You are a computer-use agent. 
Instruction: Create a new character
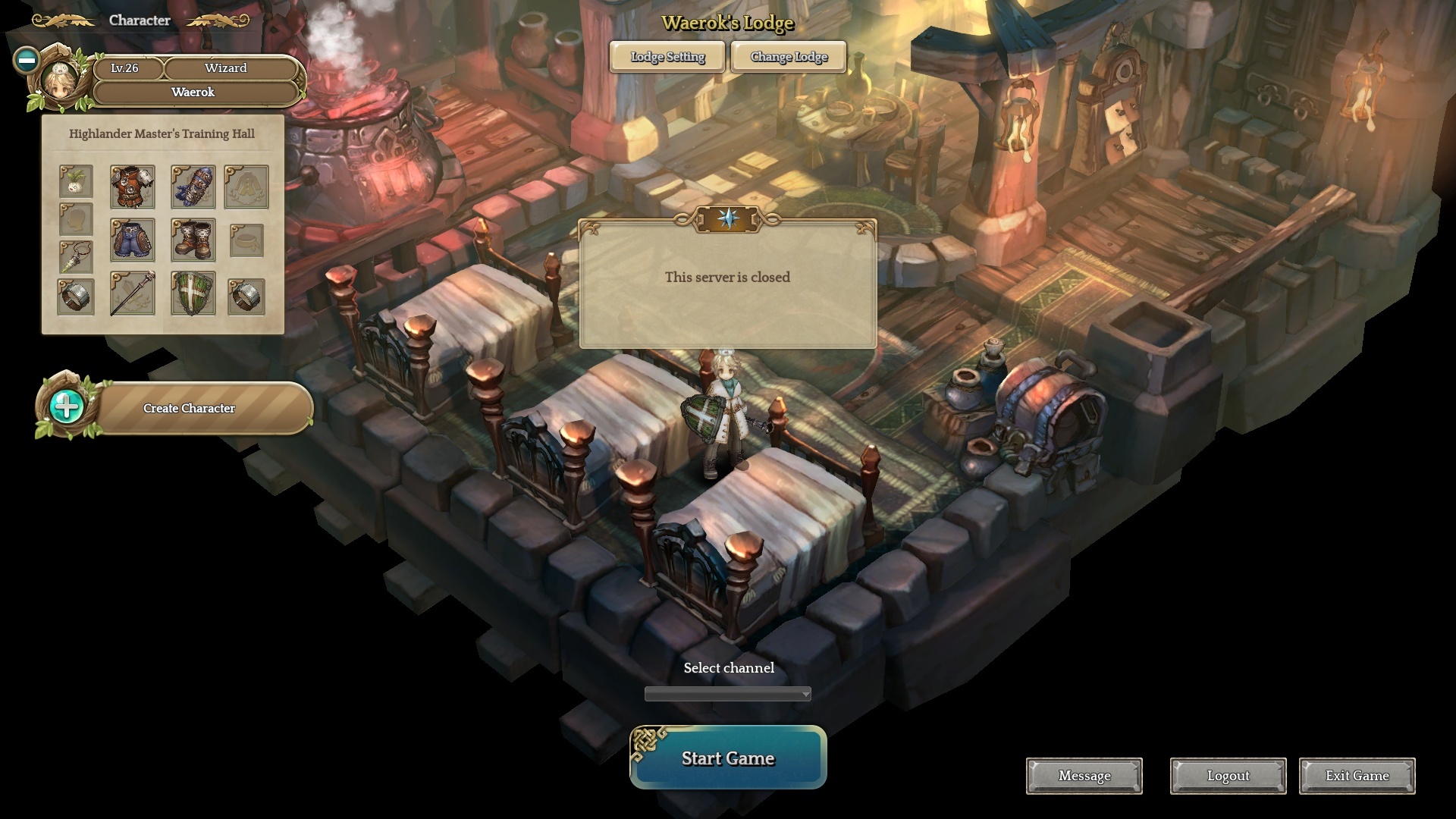(x=189, y=408)
